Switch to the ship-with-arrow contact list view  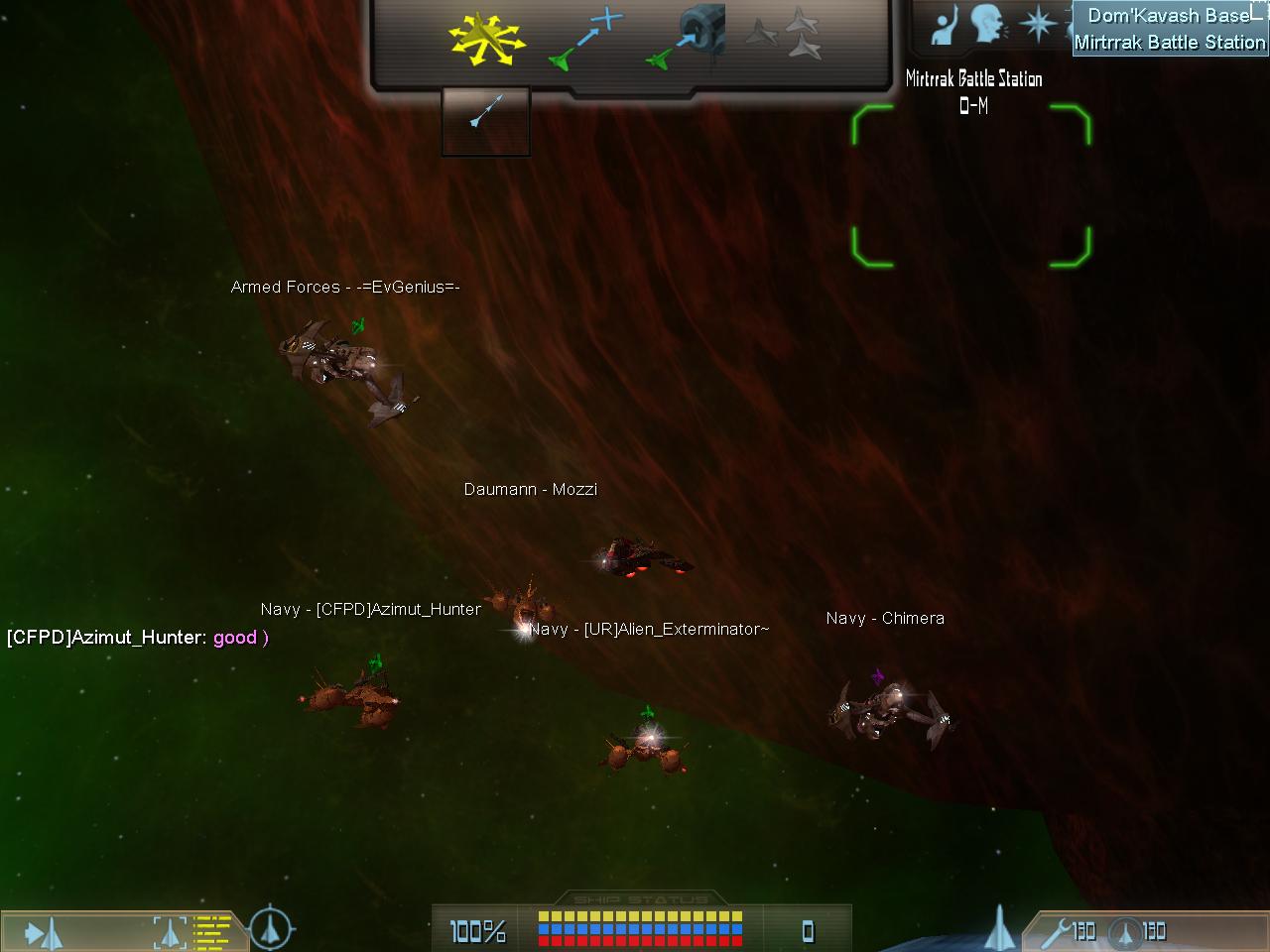click(43, 932)
